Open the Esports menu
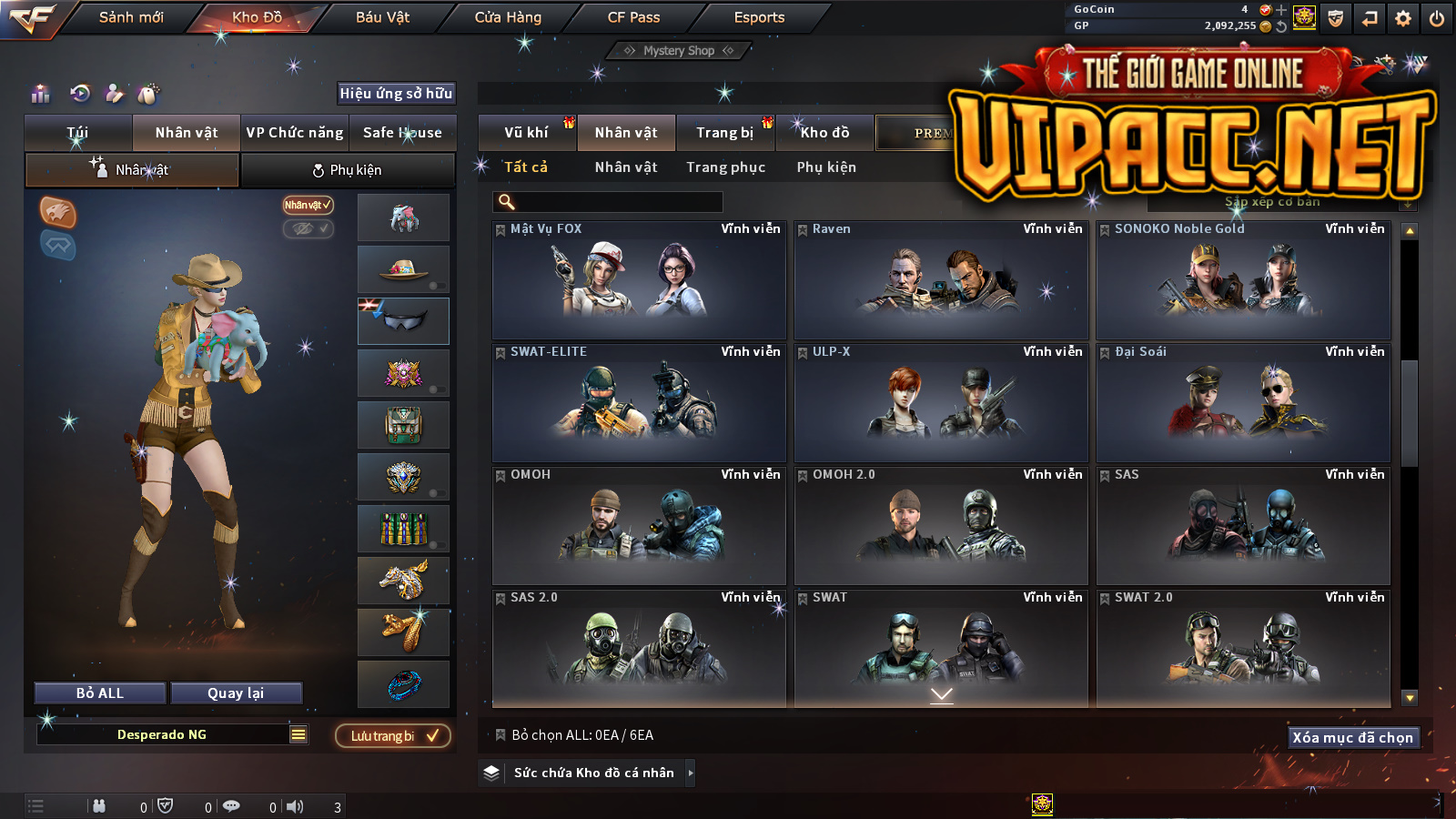Screen dimensions: 1456x819 [759, 17]
